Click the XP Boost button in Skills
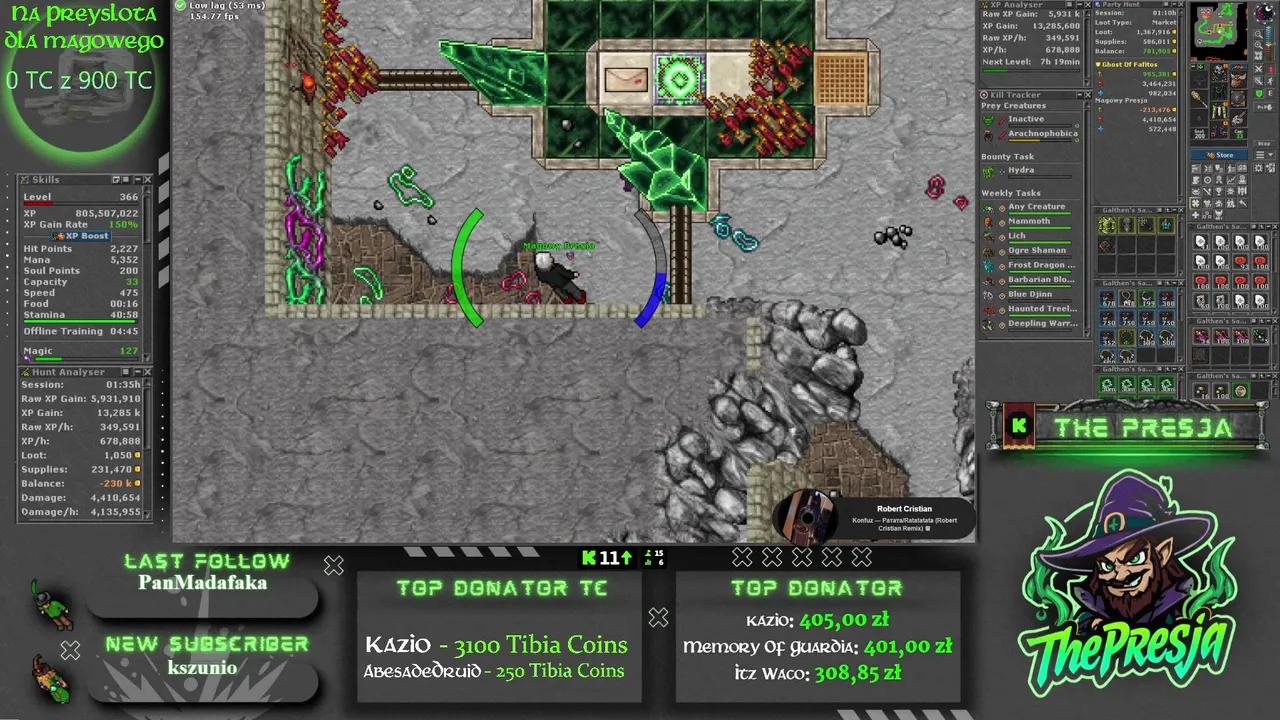Viewport: 1280px width, 720px height. [x=82, y=236]
